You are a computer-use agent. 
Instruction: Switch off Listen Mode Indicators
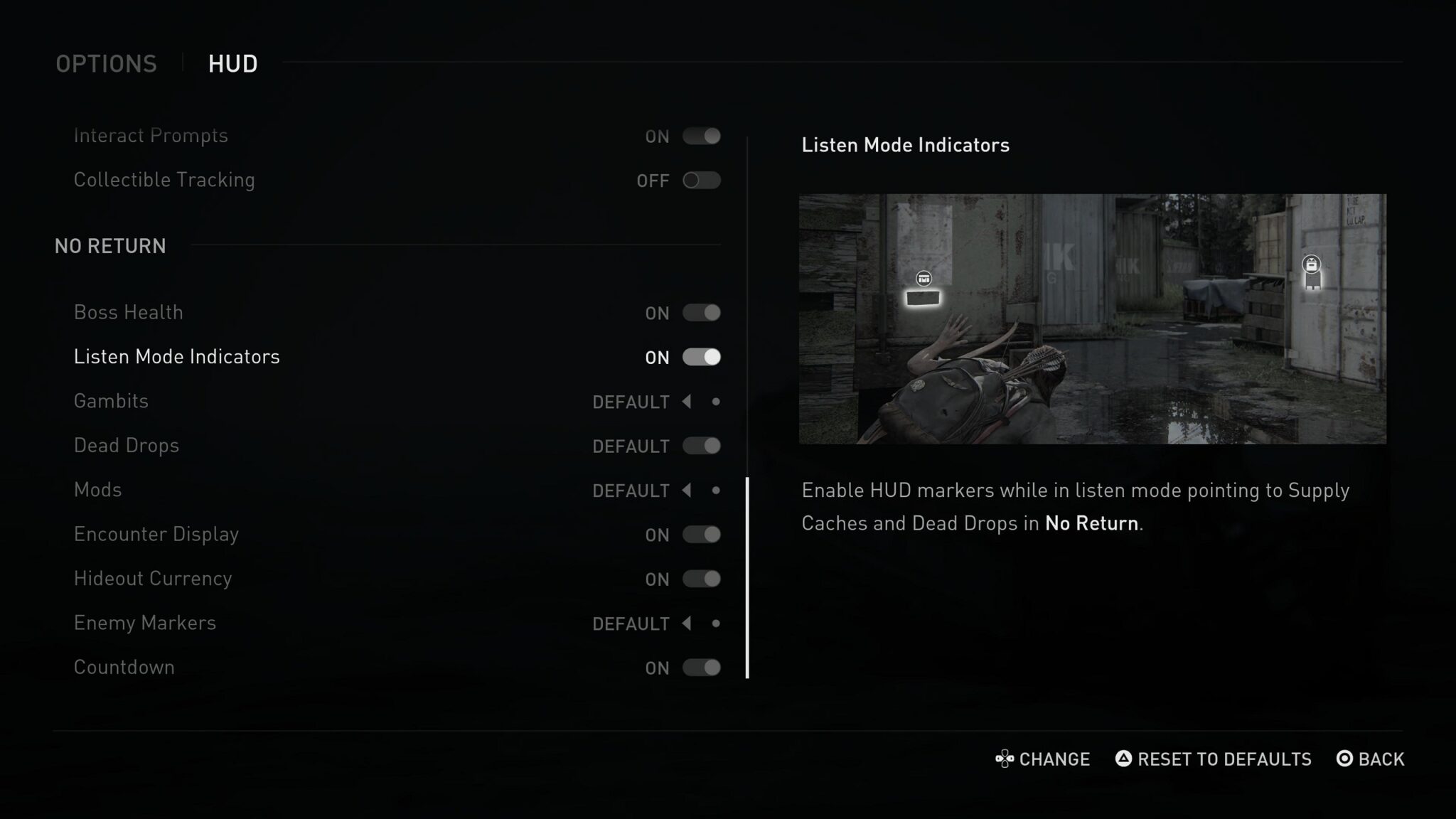click(701, 357)
